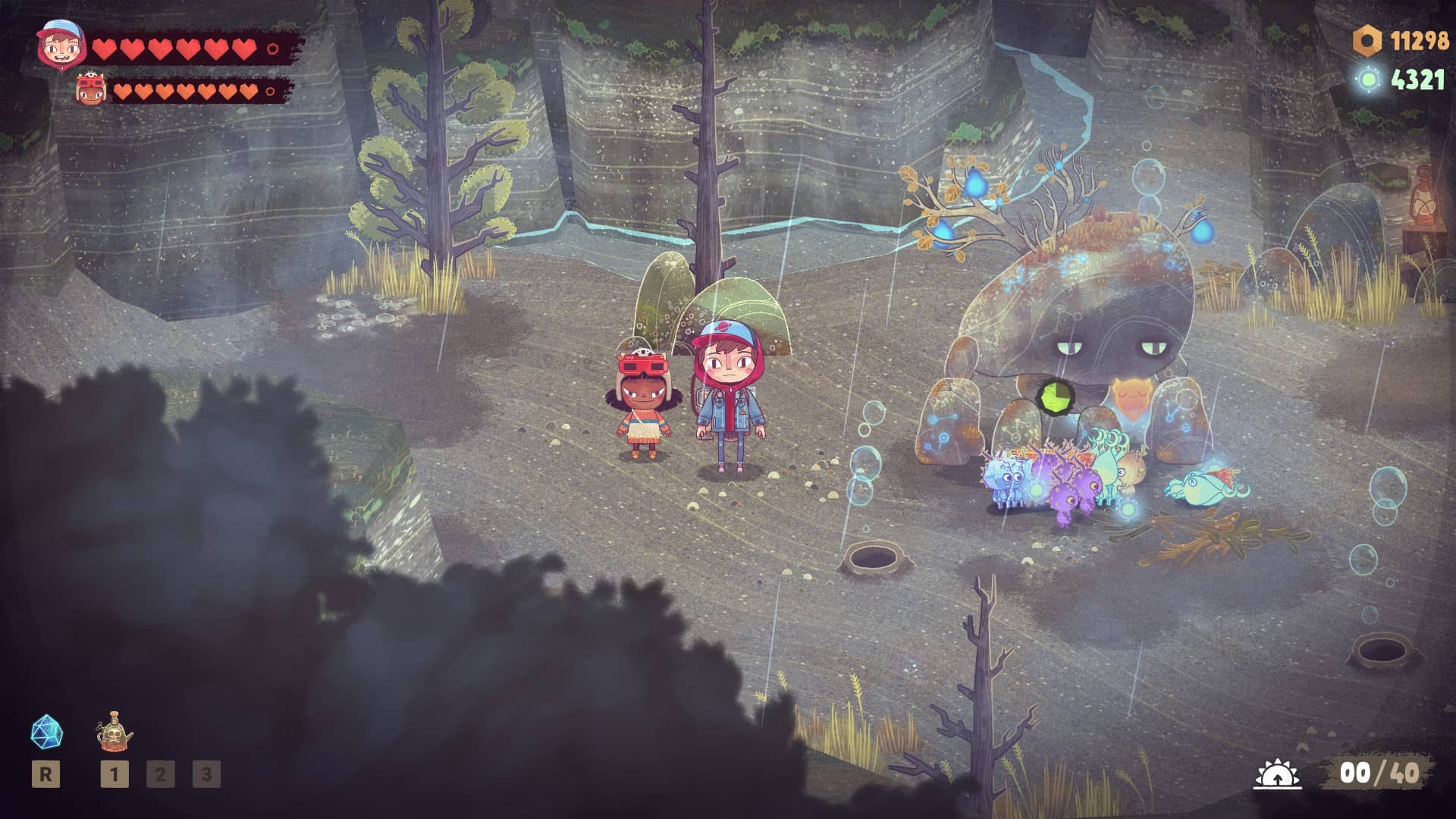Select Kirby's portrait with red goggles

coord(90,90)
